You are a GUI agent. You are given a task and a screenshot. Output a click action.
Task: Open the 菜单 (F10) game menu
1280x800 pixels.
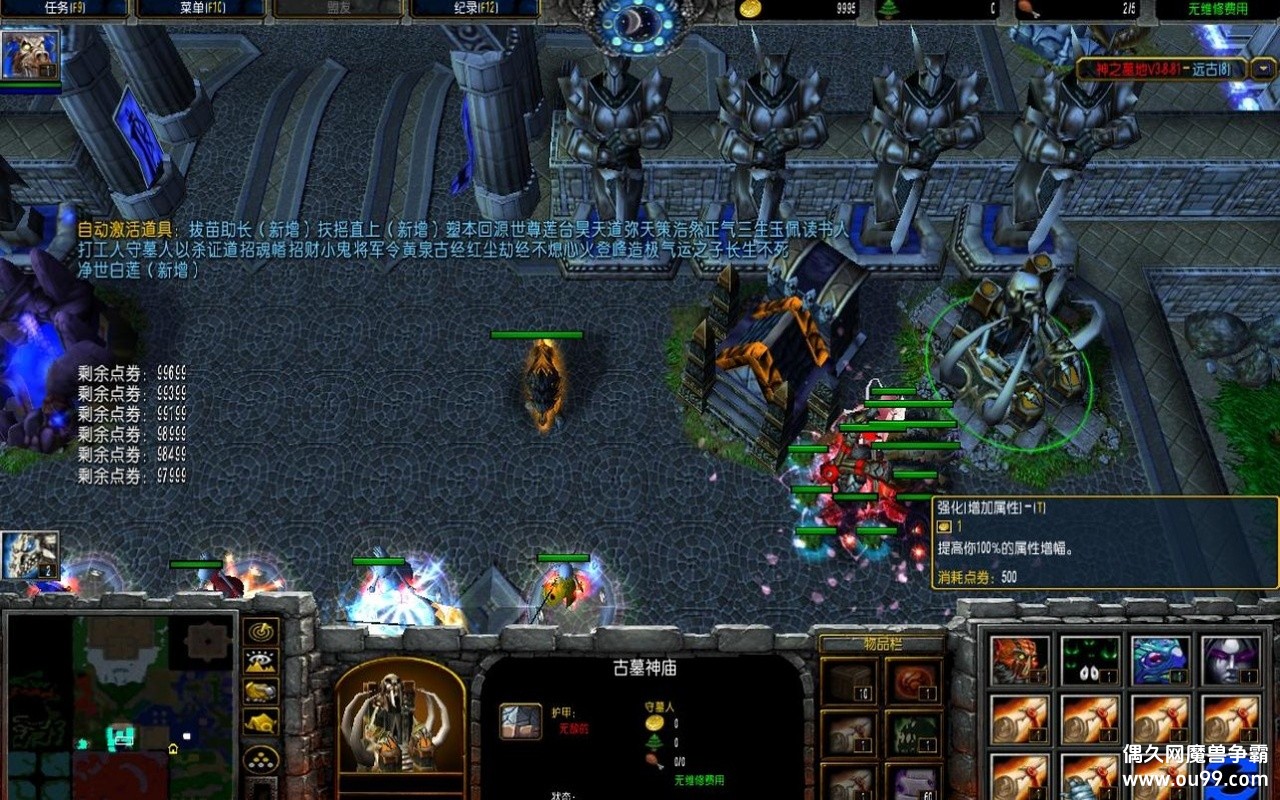coord(201,8)
